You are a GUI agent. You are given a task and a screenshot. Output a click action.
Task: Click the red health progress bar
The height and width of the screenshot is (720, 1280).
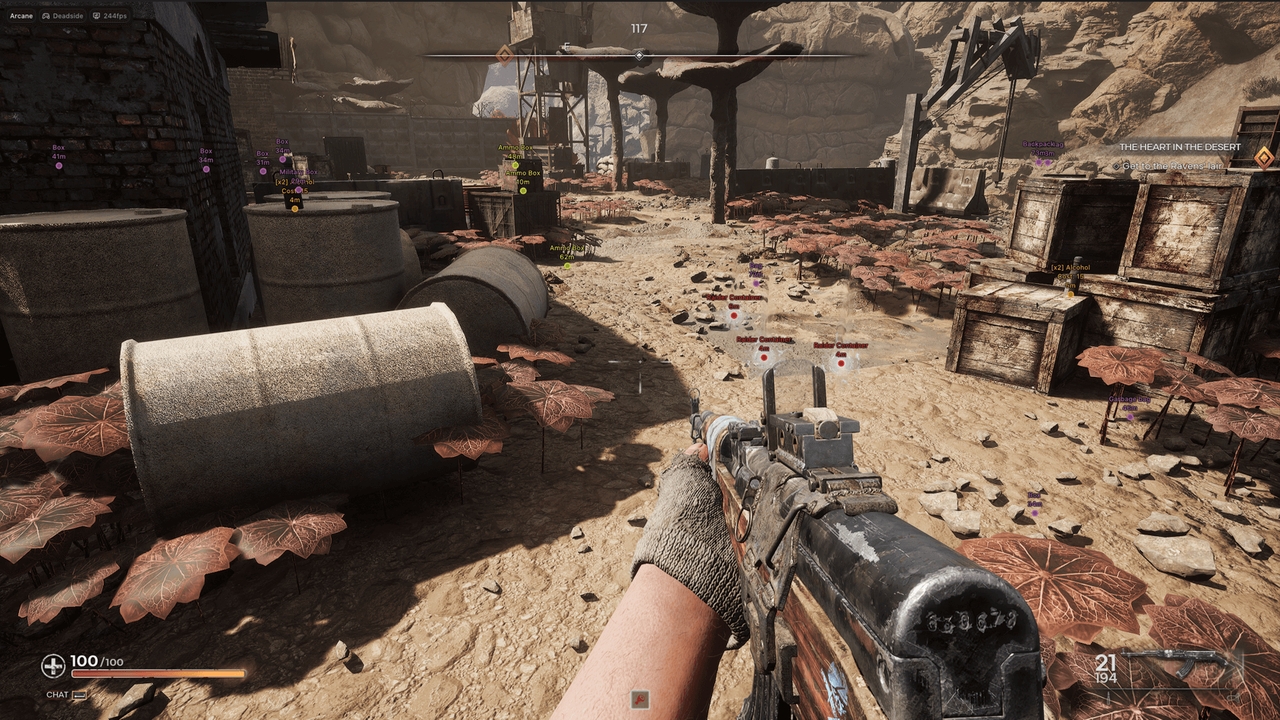(157, 673)
